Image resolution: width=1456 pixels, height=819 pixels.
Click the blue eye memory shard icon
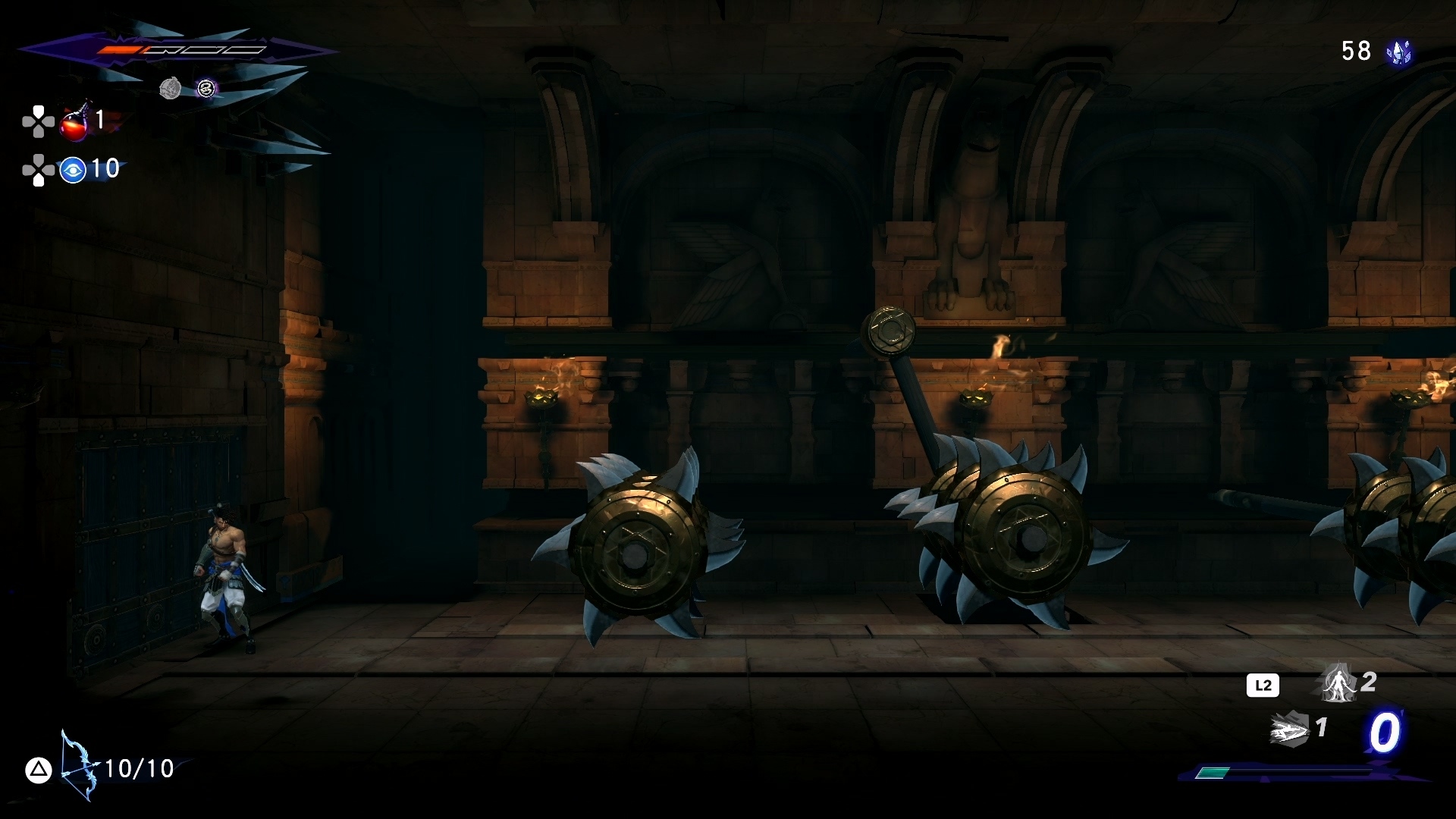coord(73,170)
